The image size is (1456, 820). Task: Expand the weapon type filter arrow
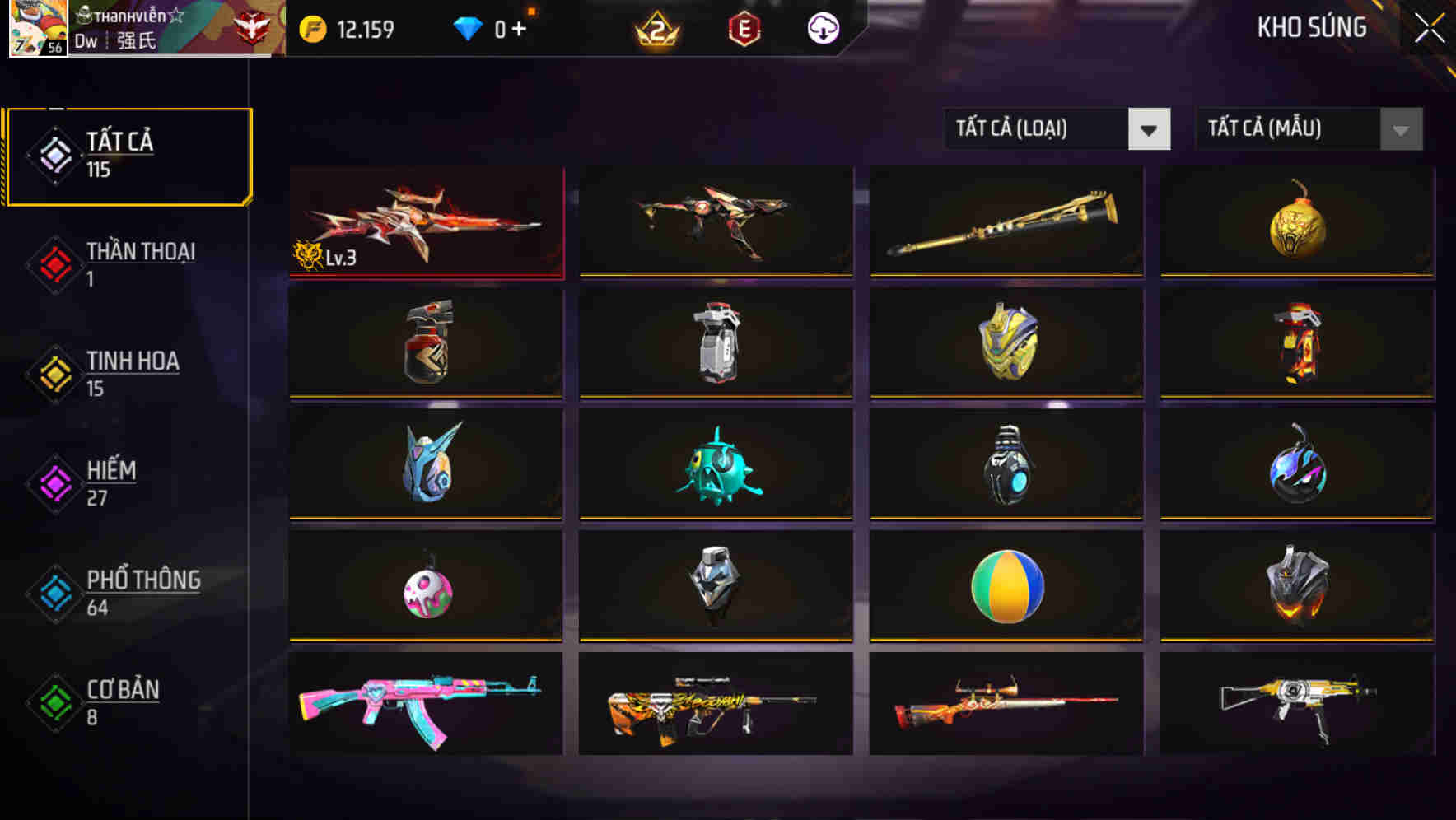coord(1150,129)
